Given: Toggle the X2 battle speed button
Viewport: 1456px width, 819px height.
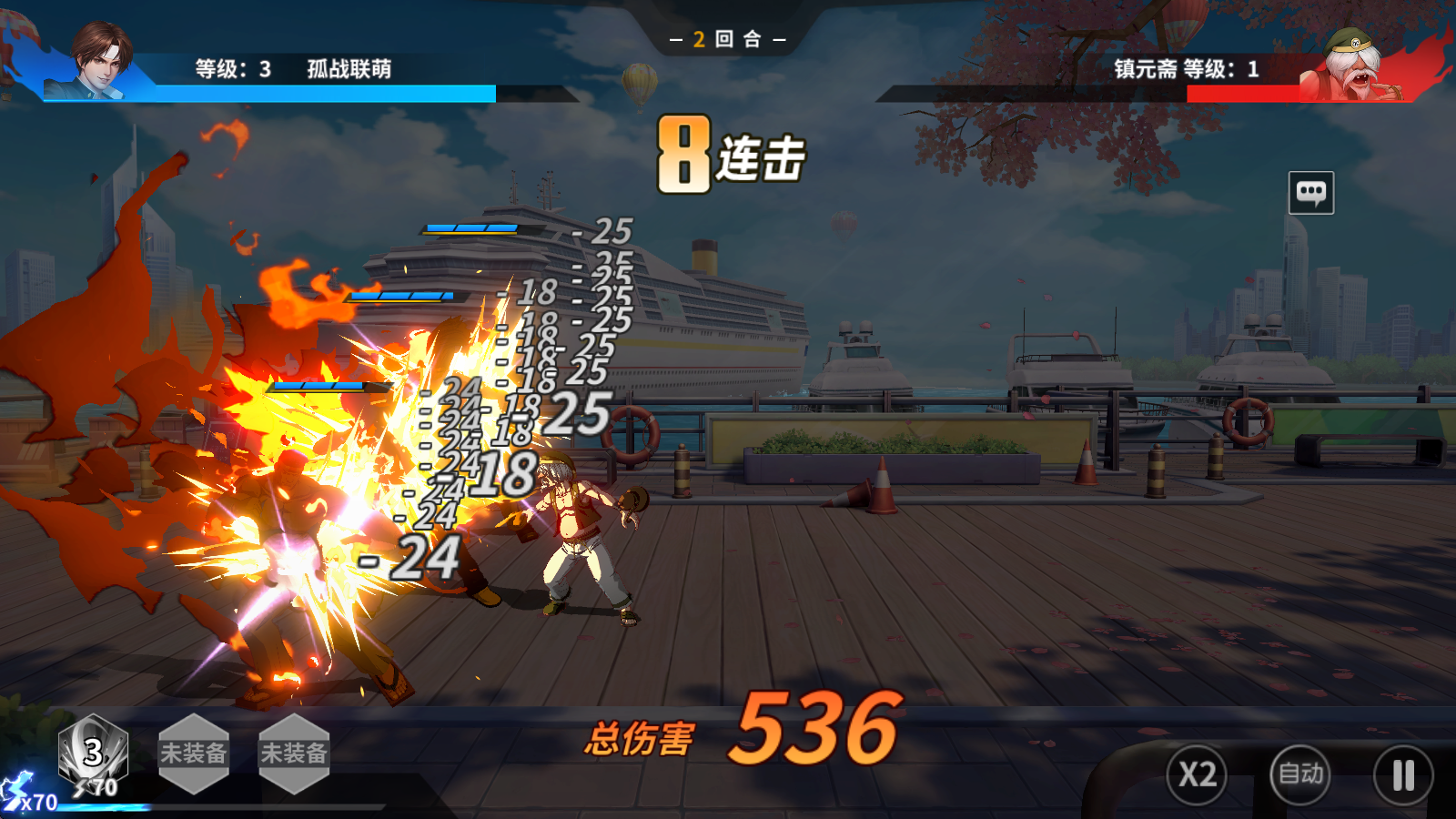Looking at the screenshot, I should tap(1197, 774).
